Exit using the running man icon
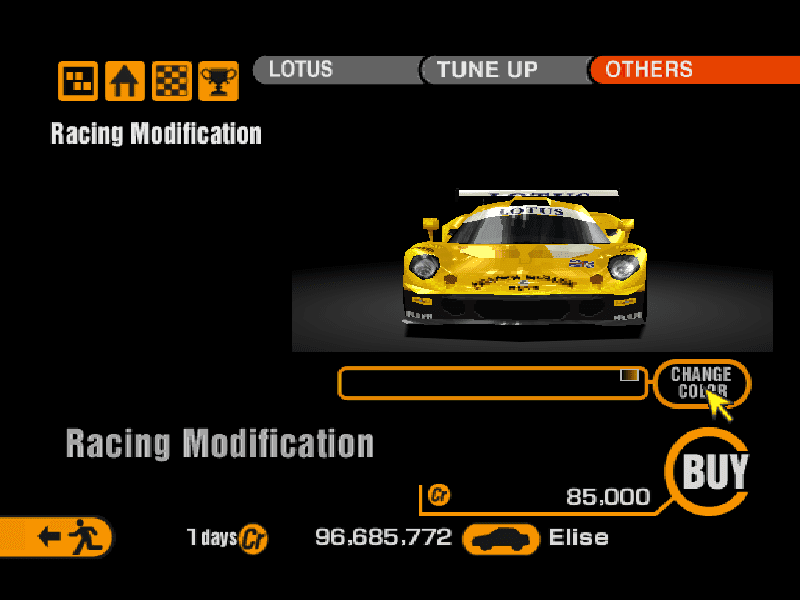This screenshot has height=600, width=800. click(x=60, y=537)
